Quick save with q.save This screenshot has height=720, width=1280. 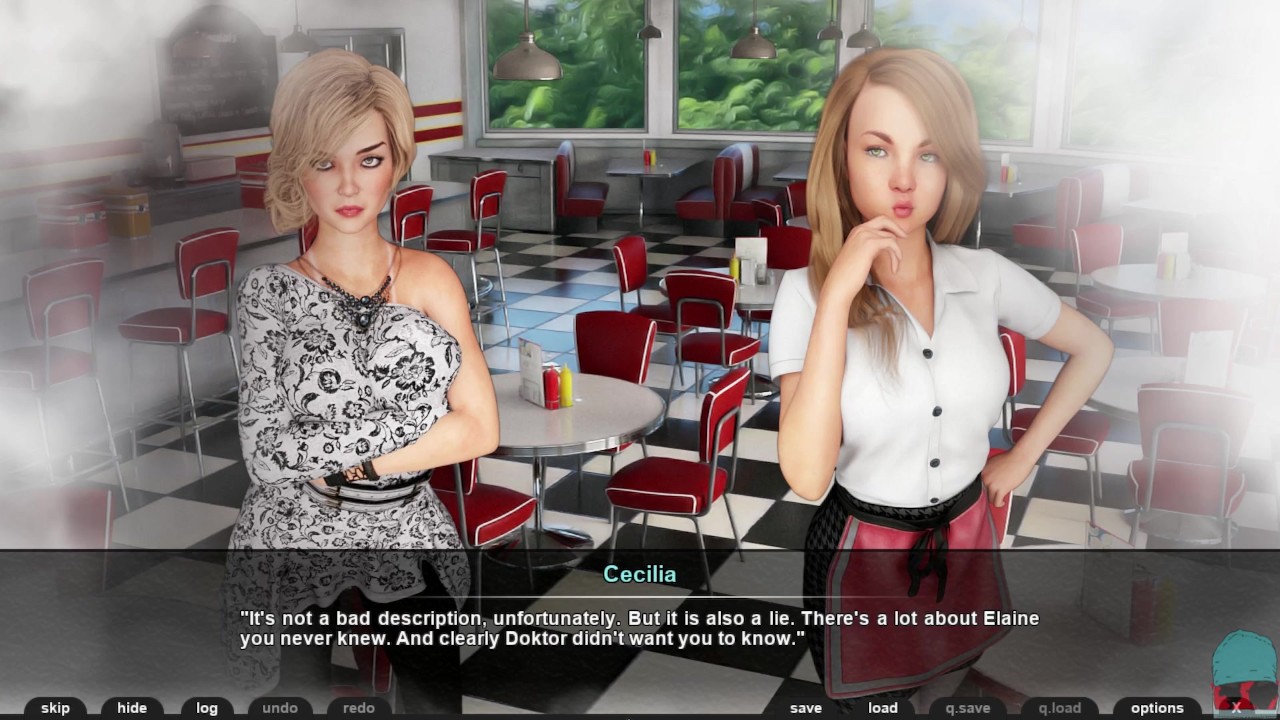967,708
